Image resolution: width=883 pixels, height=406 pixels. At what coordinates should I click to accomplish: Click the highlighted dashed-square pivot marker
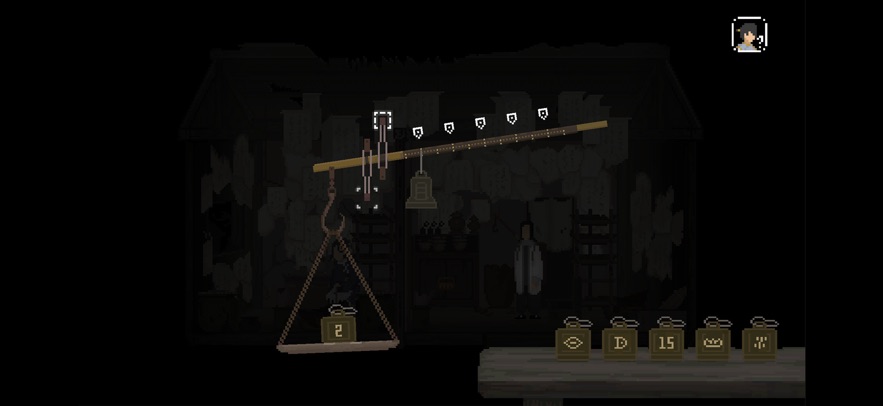tap(383, 121)
